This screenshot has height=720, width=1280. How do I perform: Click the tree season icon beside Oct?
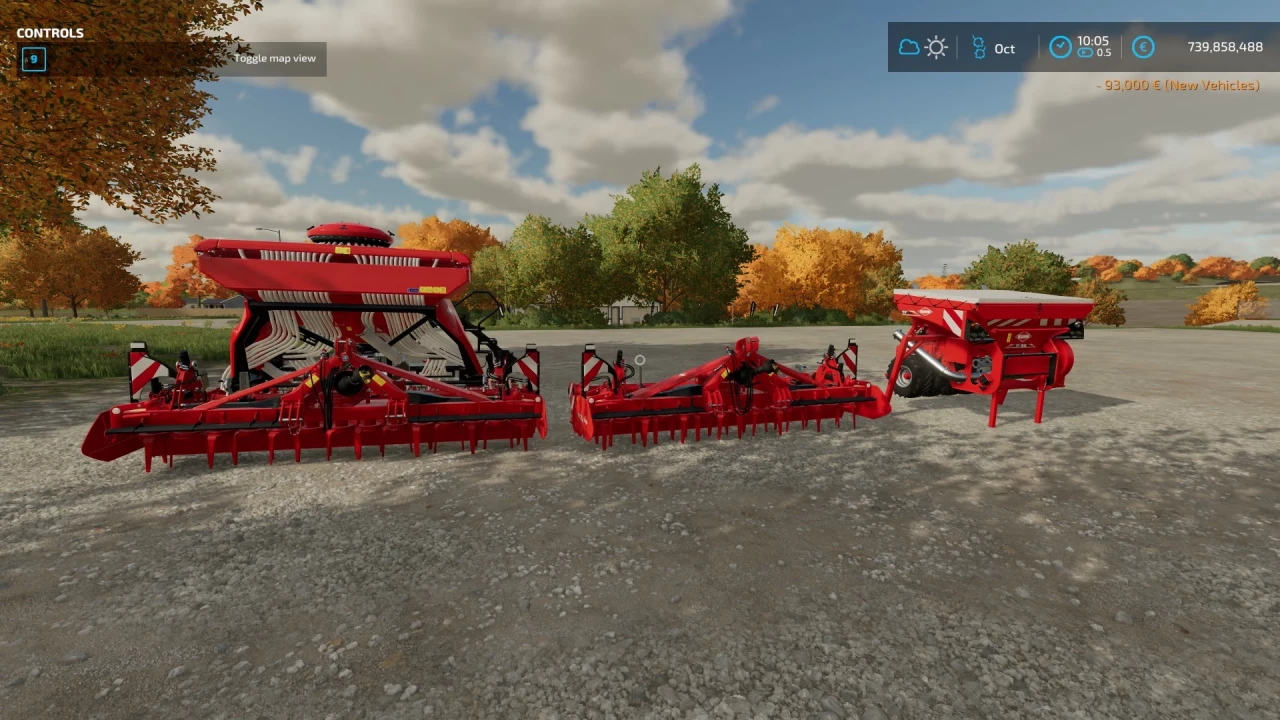click(x=980, y=47)
